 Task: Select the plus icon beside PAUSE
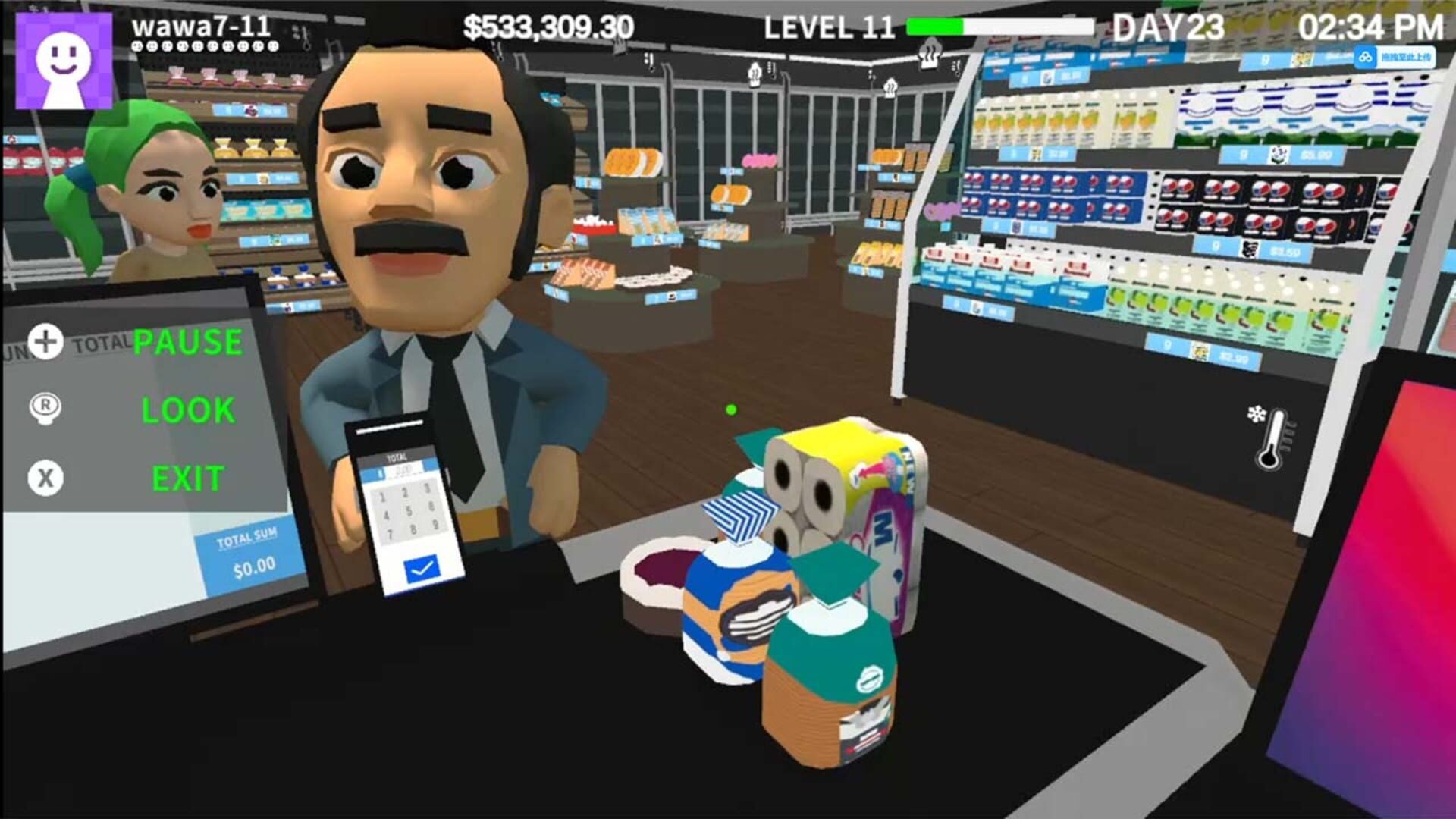coord(44,341)
